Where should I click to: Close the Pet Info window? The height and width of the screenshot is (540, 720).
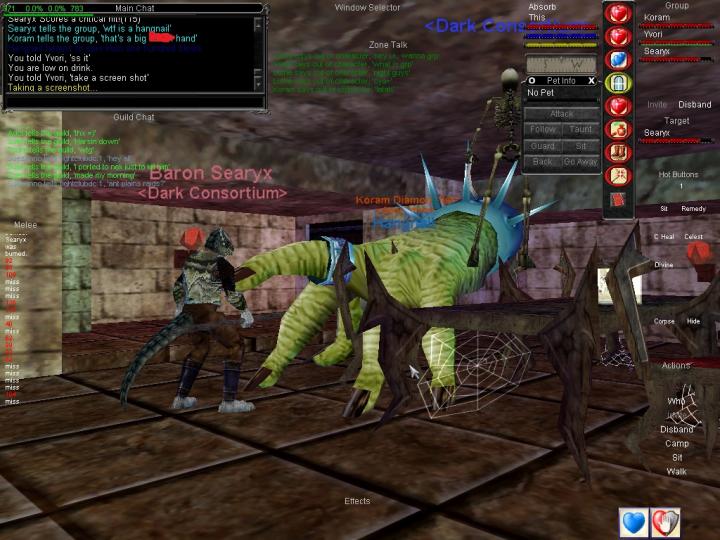[591, 80]
